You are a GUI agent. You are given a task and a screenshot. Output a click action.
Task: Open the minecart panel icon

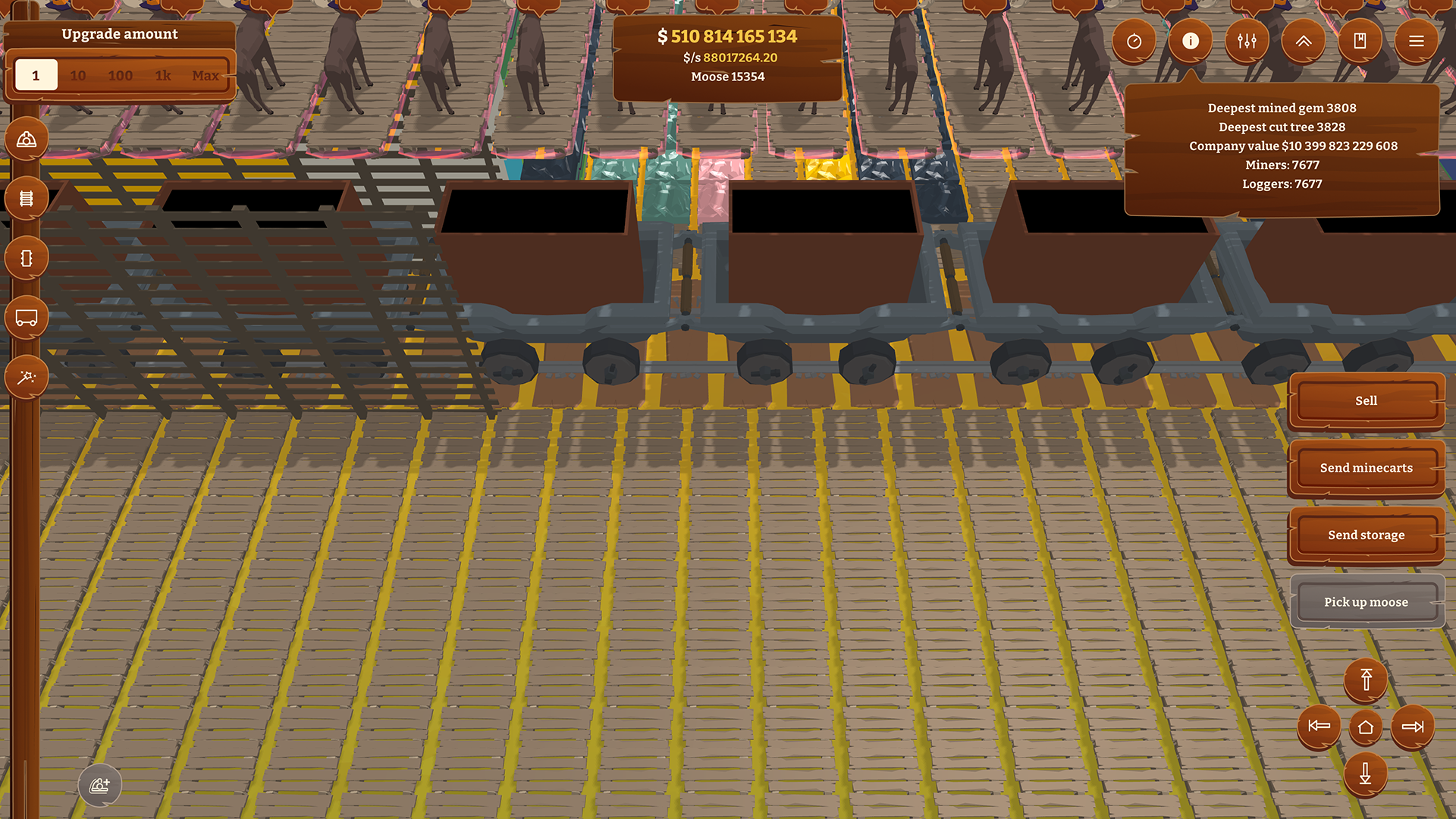26,317
